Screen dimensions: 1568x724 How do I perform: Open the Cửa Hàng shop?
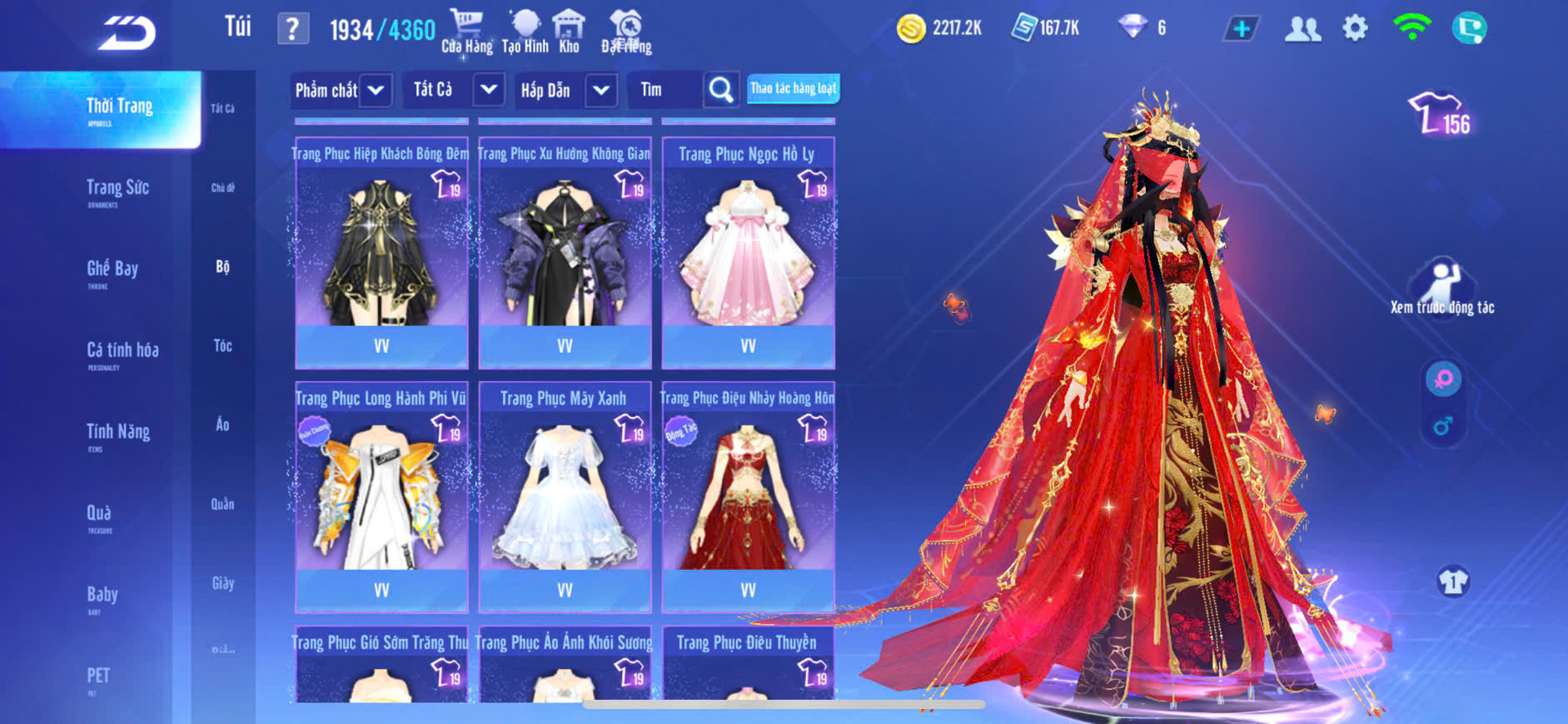(466, 31)
